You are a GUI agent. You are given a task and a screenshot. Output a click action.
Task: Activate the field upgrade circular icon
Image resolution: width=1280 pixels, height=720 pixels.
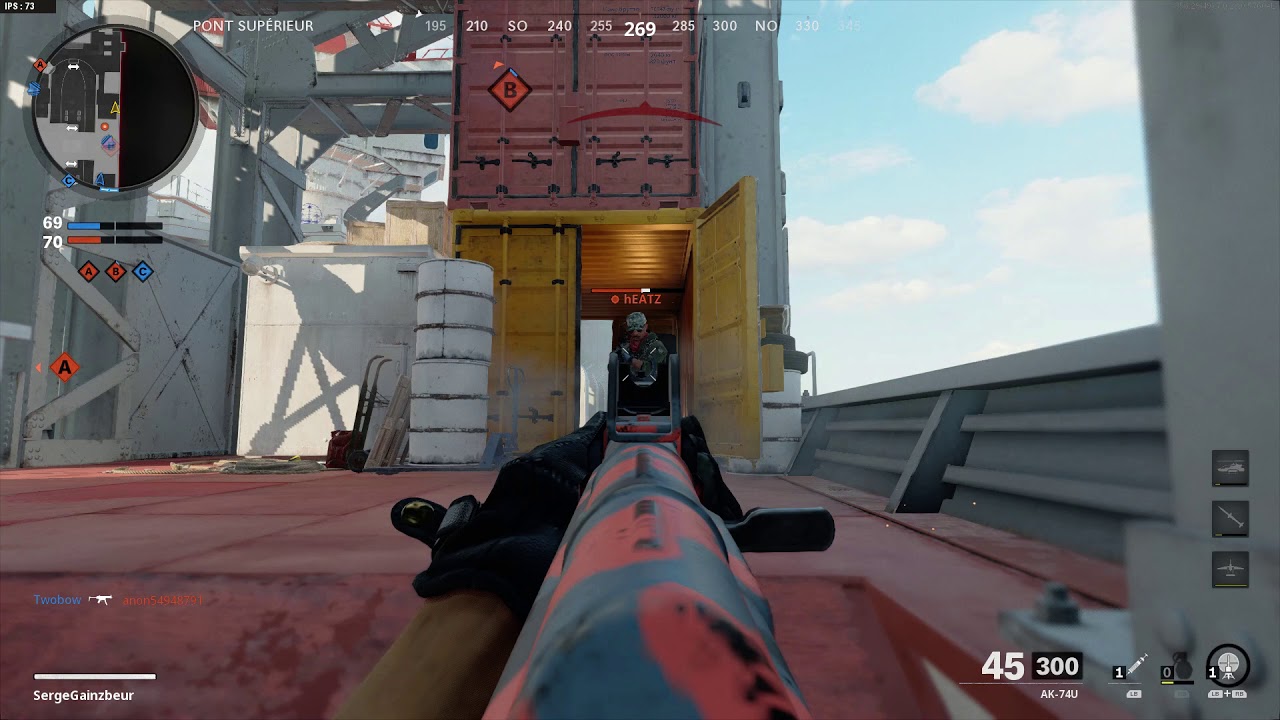(x=1228, y=666)
